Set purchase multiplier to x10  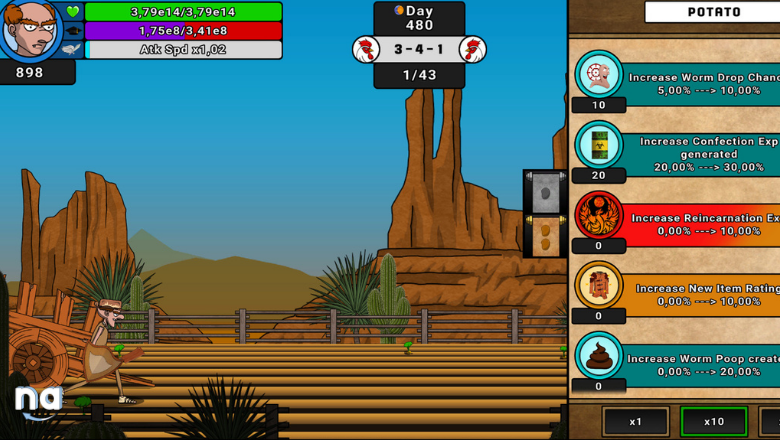coord(713,422)
